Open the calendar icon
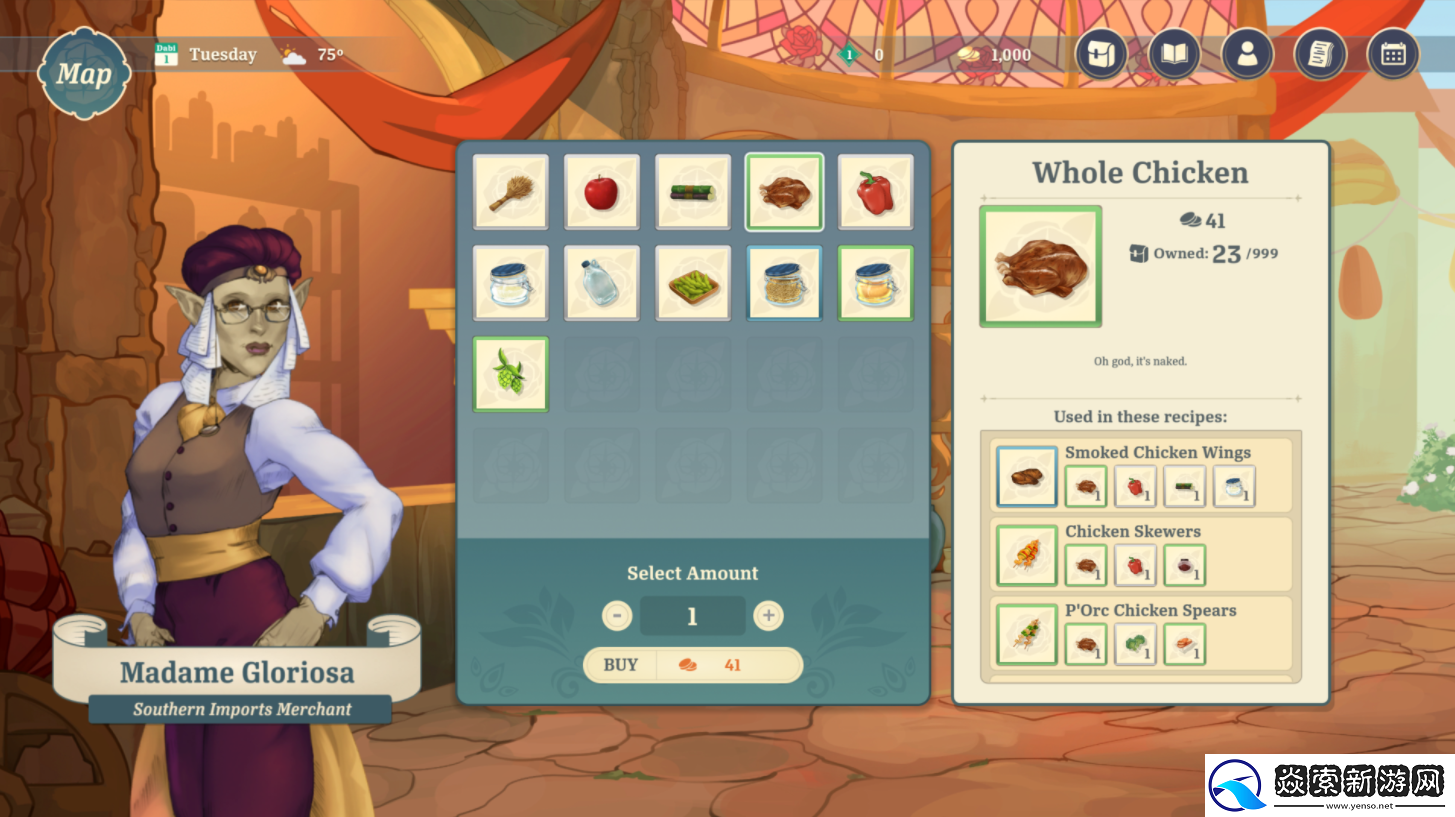The width and height of the screenshot is (1455, 817). tap(1393, 54)
